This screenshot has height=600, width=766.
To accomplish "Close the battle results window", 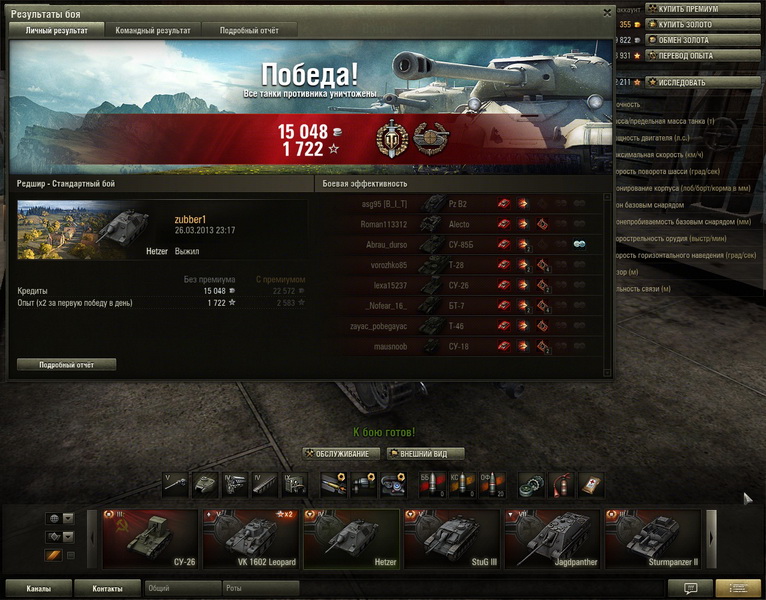I will pos(606,13).
